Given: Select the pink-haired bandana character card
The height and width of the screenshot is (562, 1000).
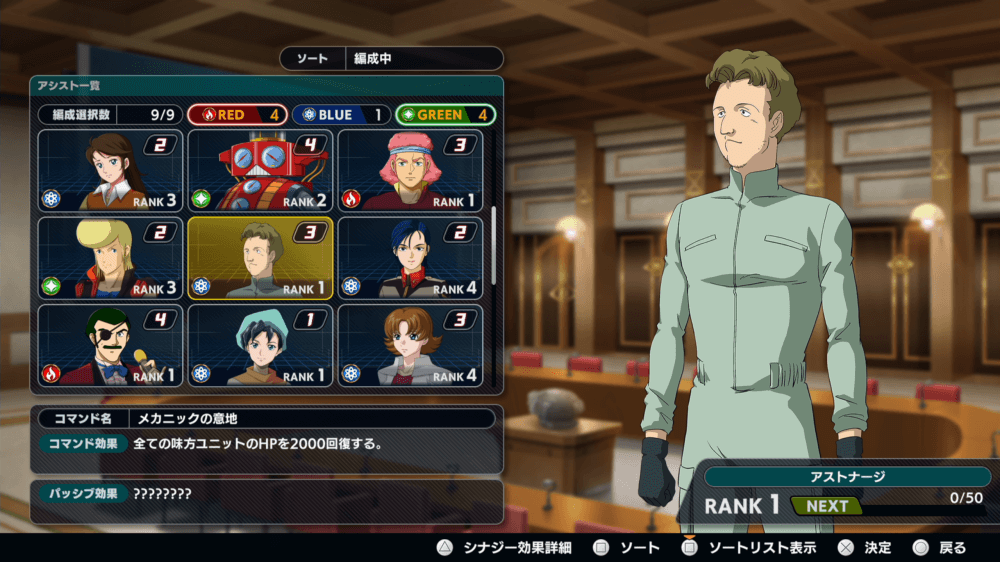Looking at the screenshot, I should click(411, 170).
